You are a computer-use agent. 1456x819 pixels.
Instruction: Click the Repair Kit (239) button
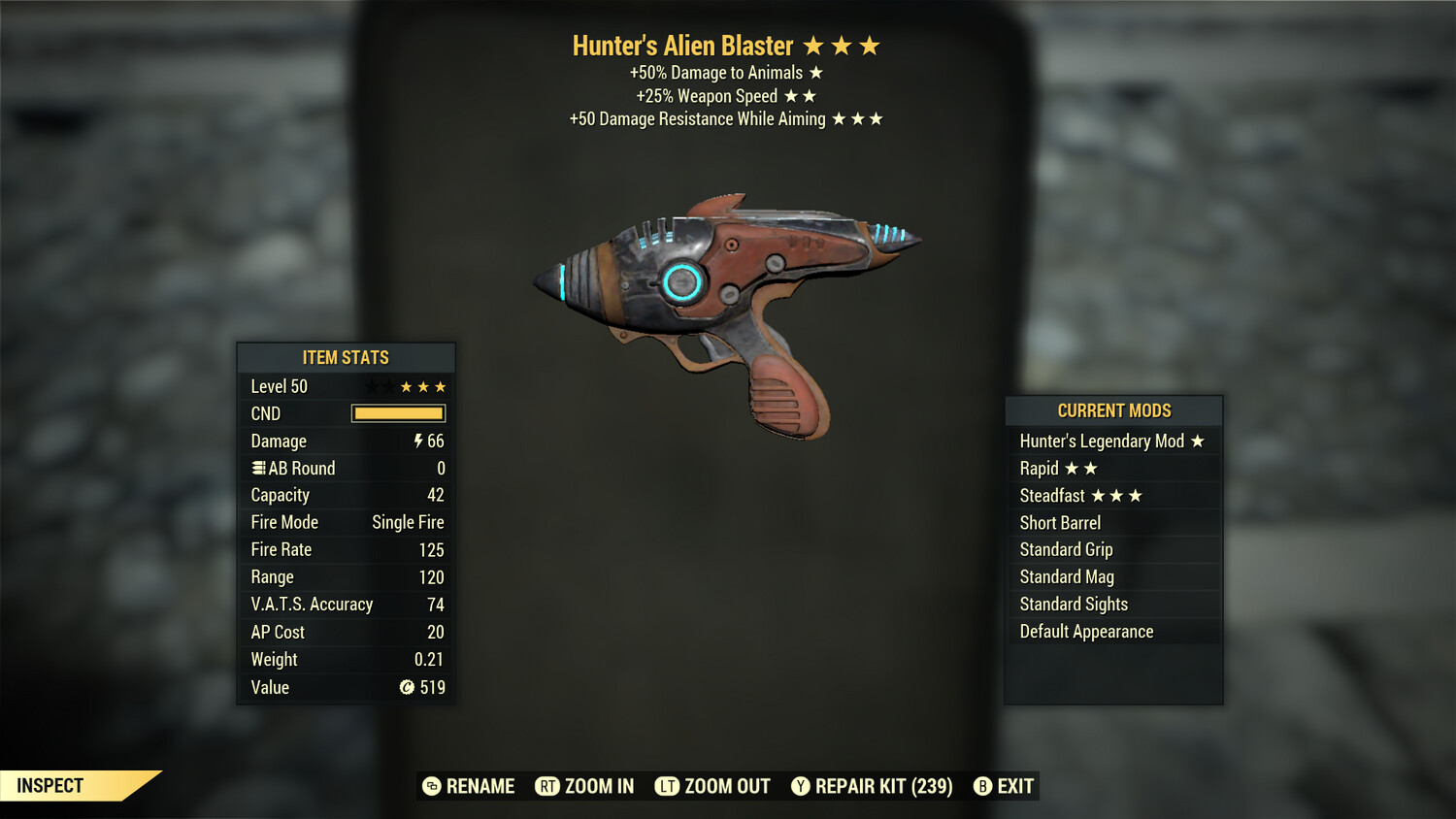pos(872,786)
